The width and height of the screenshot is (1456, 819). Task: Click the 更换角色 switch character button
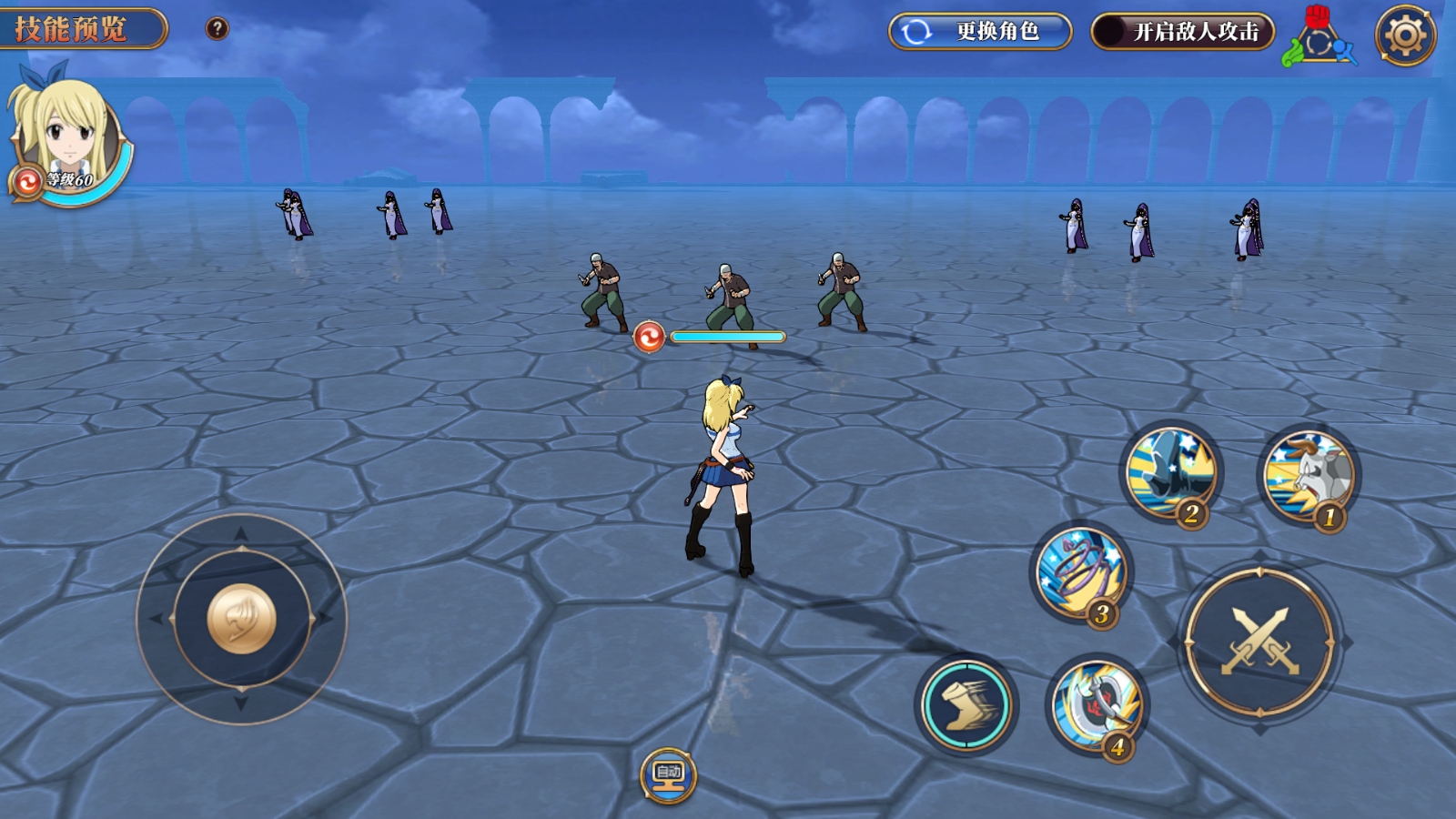point(980,32)
